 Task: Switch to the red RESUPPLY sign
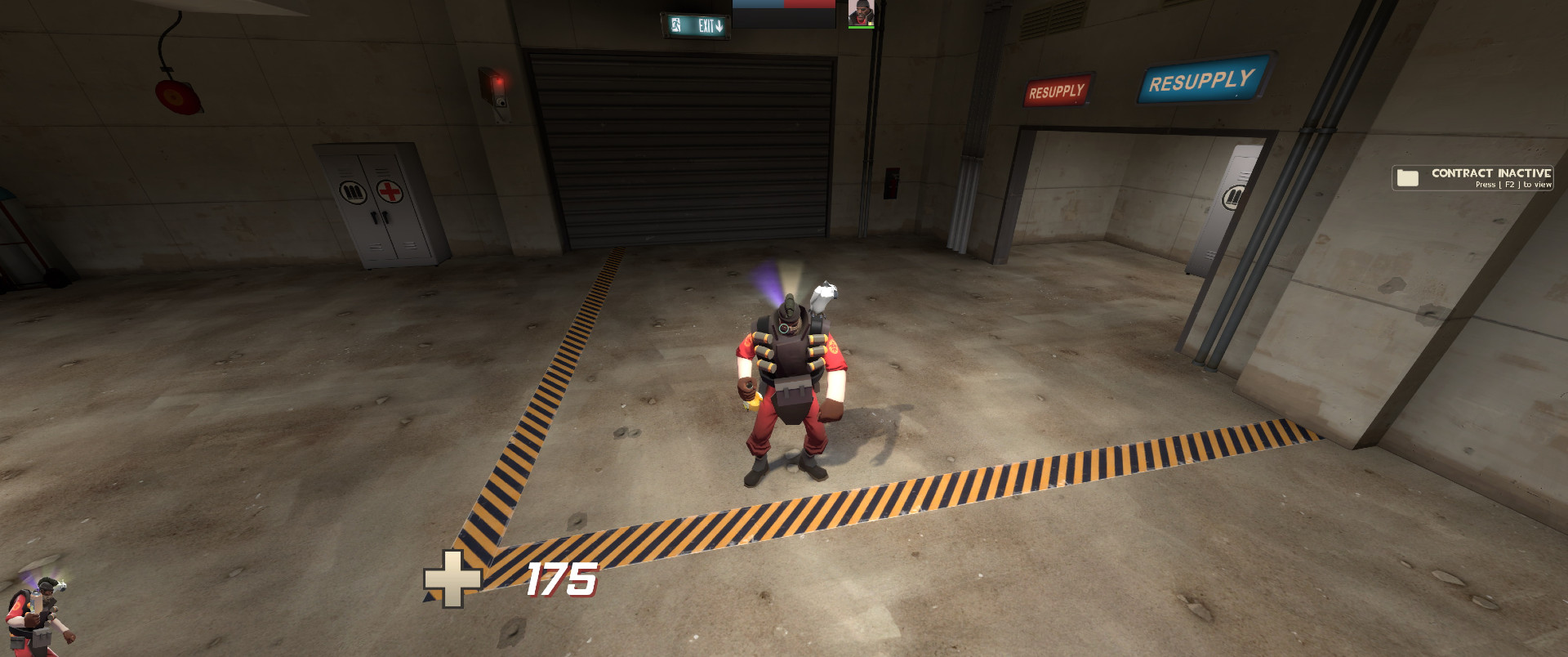click(x=1058, y=89)
